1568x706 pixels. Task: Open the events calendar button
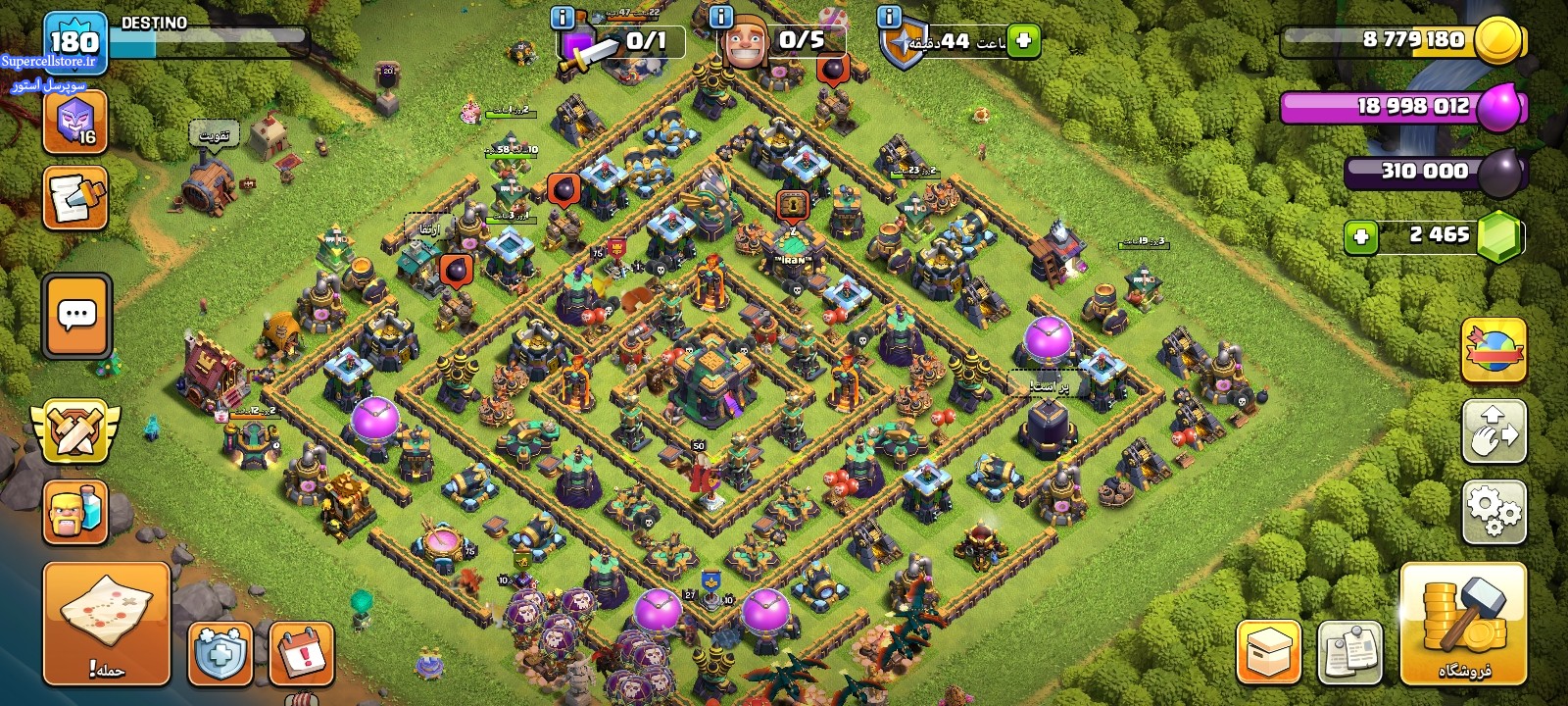coord(301,652)
